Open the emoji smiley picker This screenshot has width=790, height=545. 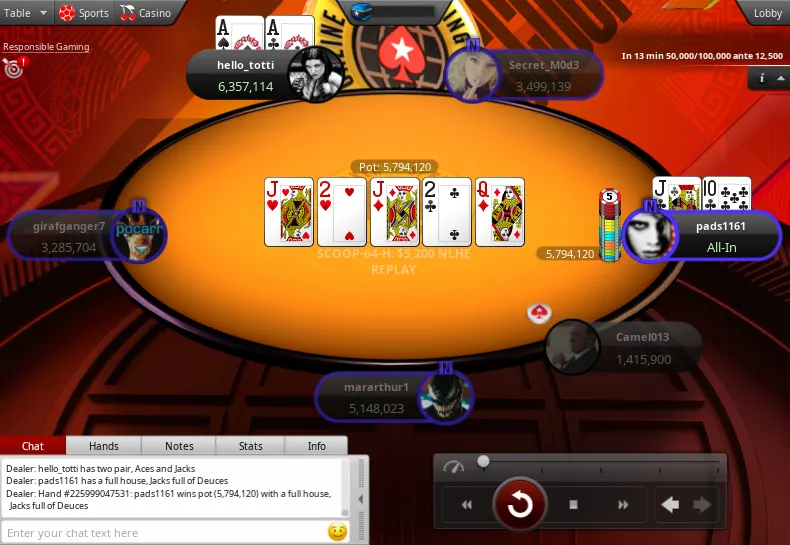click(x=337, y=532)
